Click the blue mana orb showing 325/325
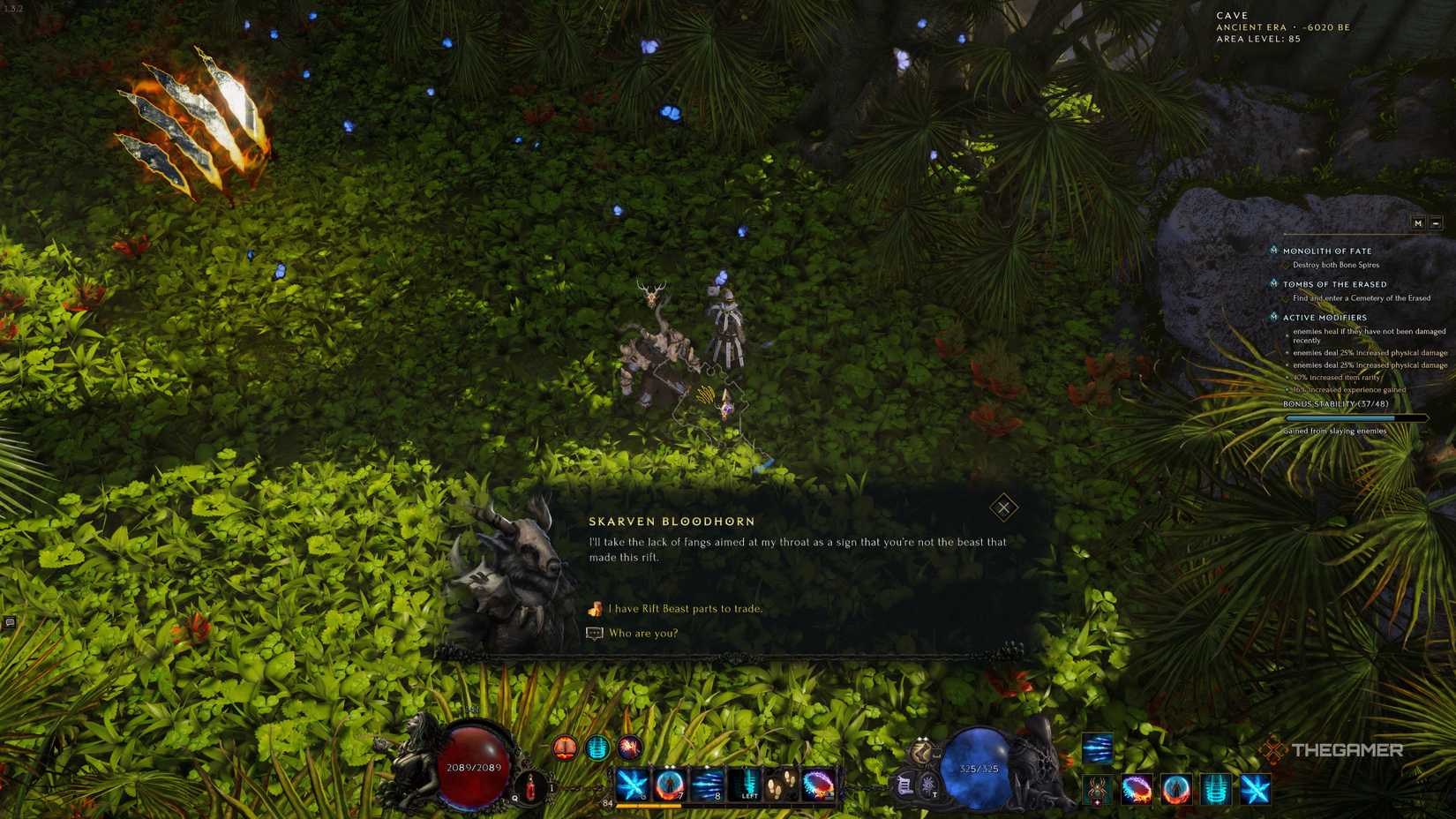Image resolution: width=1456 pixels, height=819 pixels. 979,768
